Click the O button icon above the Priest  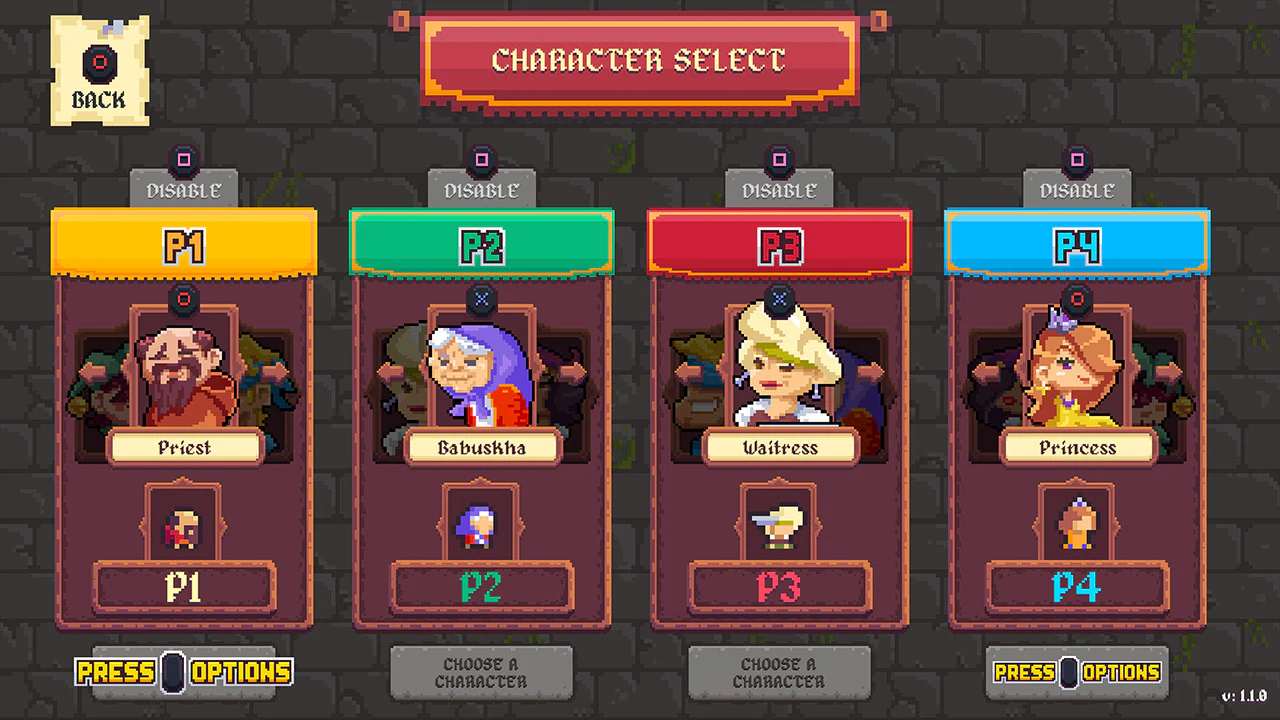click(184, 299)
